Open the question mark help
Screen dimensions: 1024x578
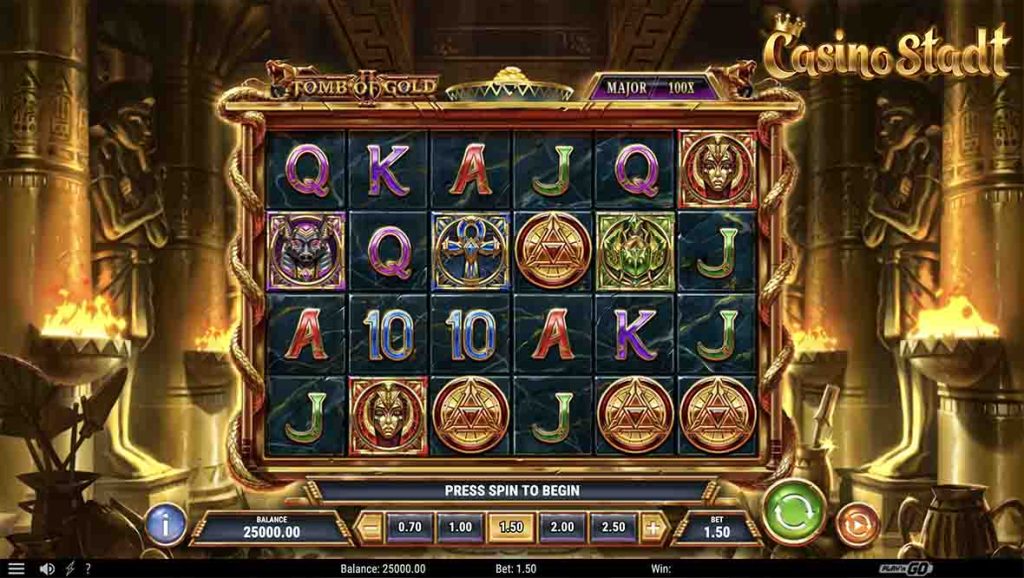[88, 569]
